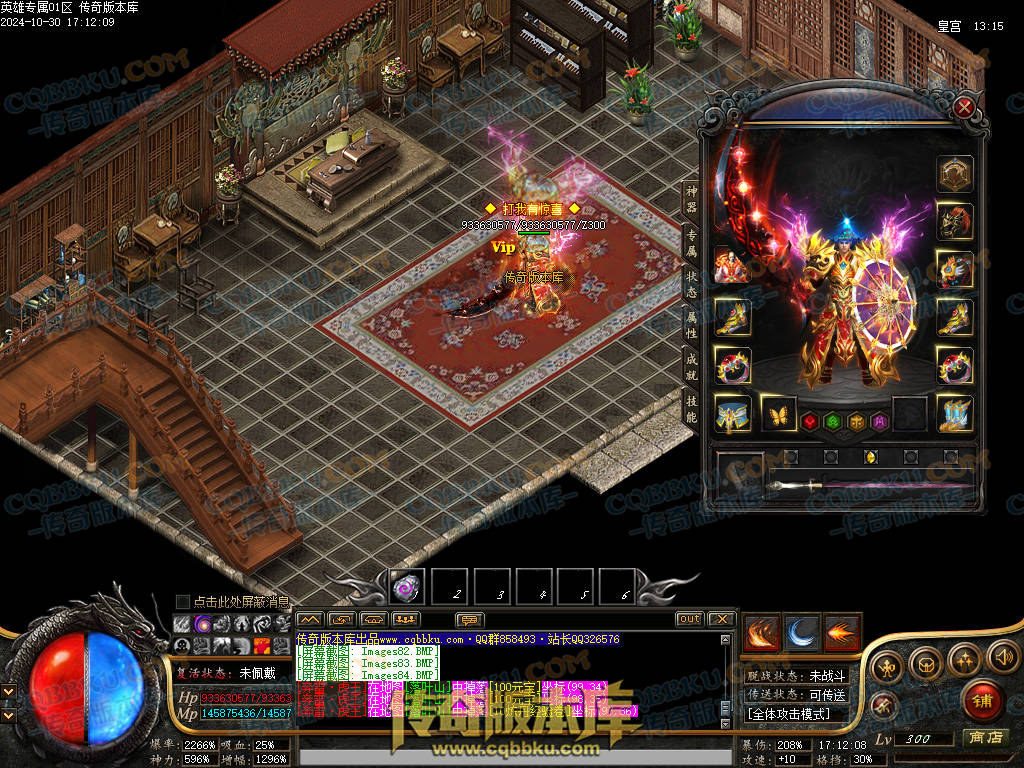Open the 专属 tab
This screenshot has height=768, width=1024.
tap(691, 243)
